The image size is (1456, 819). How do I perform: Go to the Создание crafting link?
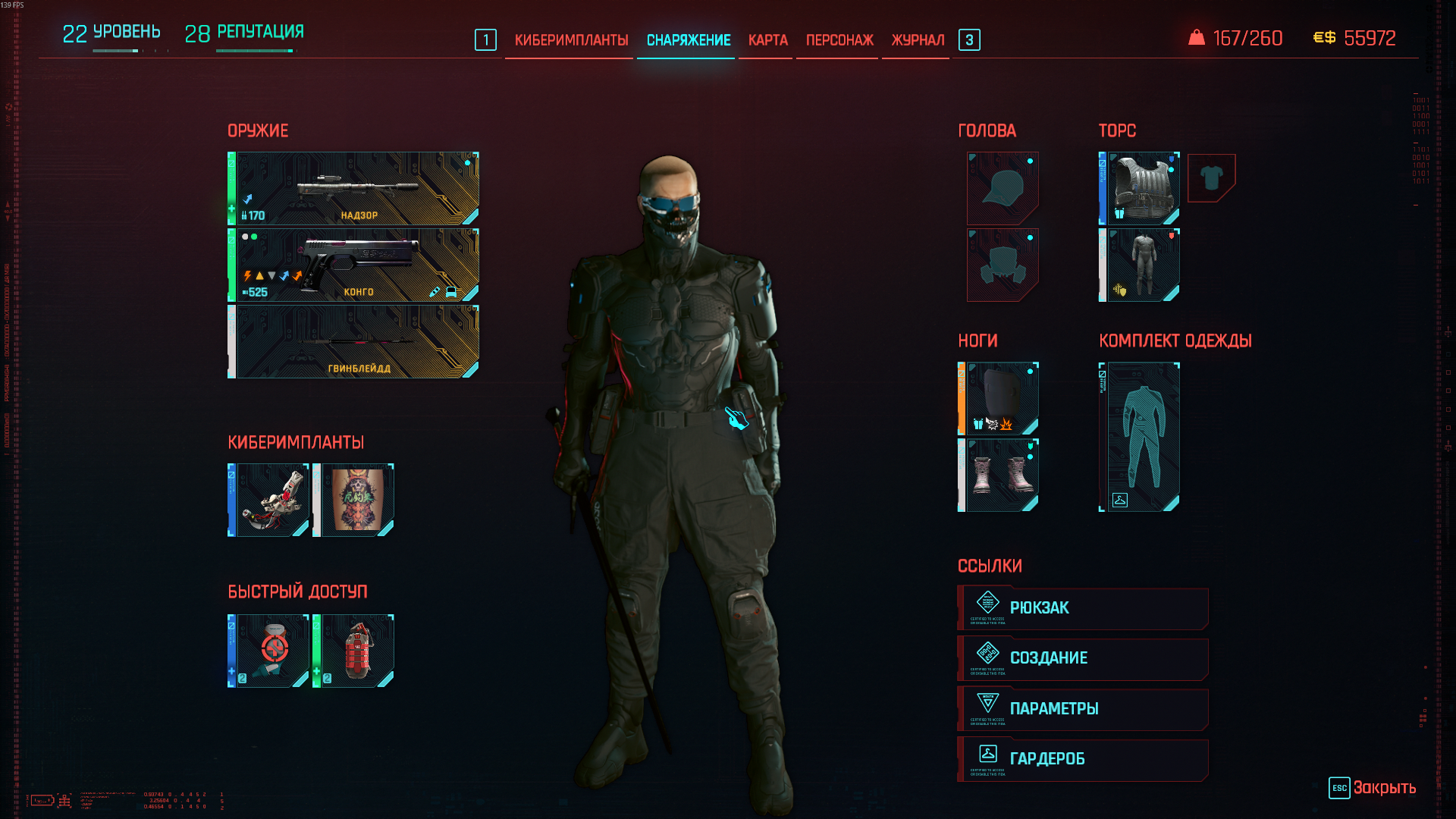click(x=1083, y=658)
